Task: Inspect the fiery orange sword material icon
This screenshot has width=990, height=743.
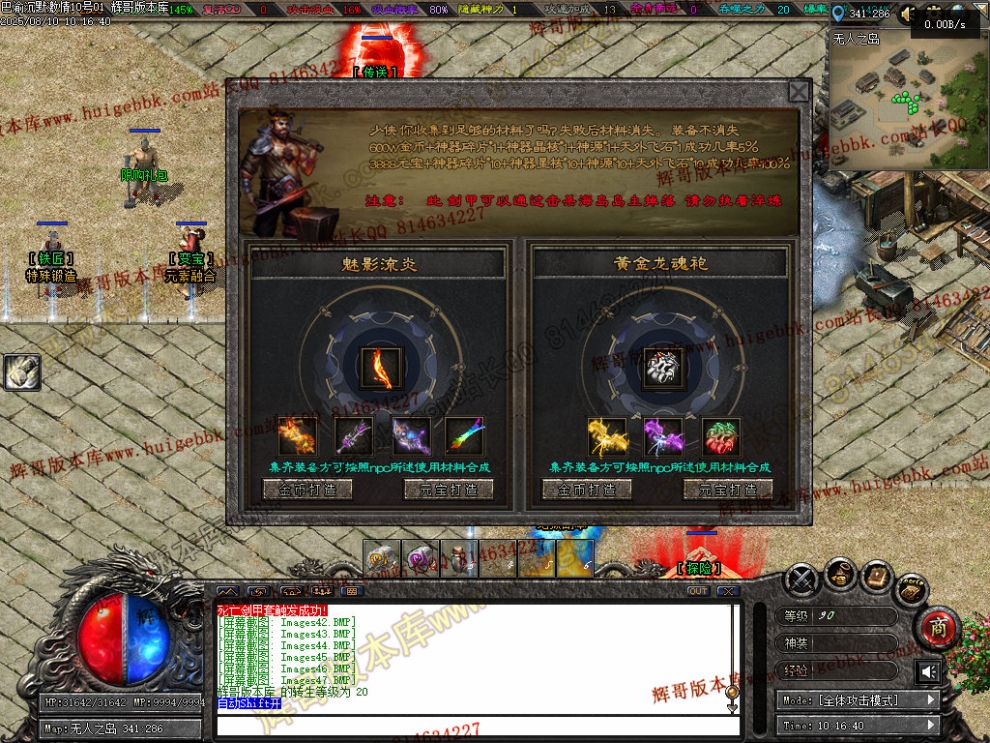Action: [x=298, y=437]
